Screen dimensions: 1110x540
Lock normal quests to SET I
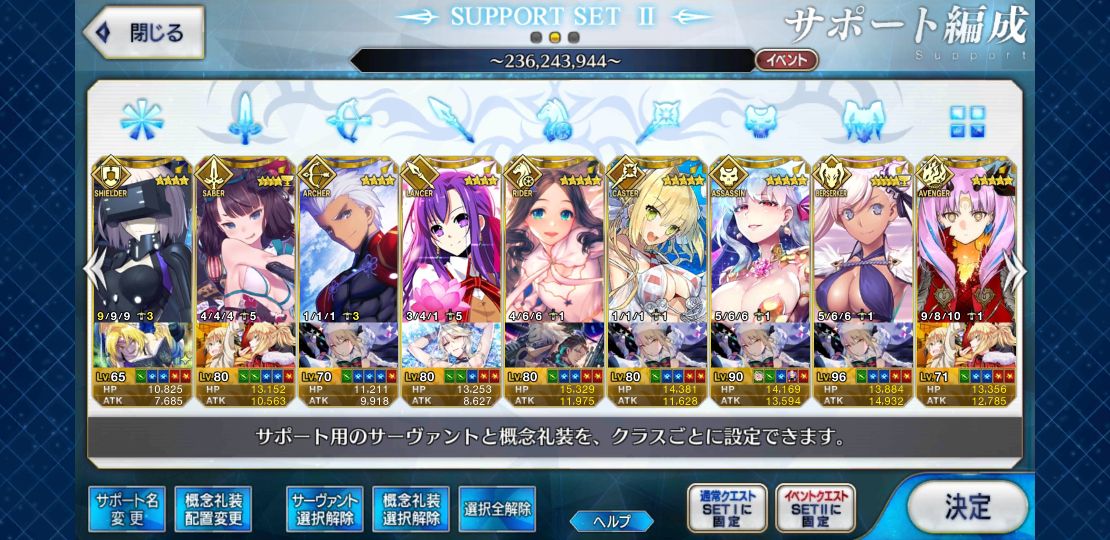(727, 508)
